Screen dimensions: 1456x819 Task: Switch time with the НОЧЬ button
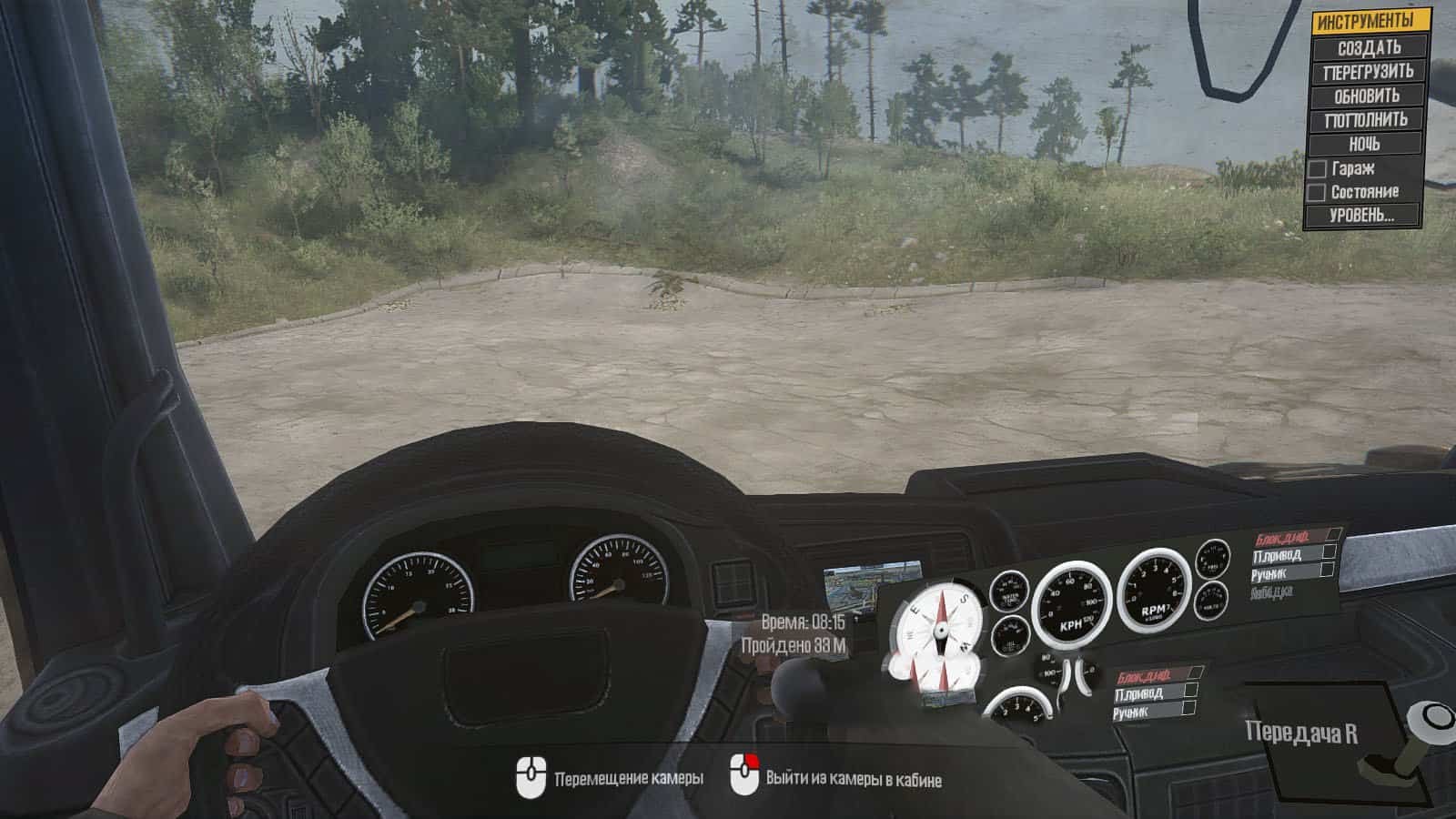pos(1364,144)
